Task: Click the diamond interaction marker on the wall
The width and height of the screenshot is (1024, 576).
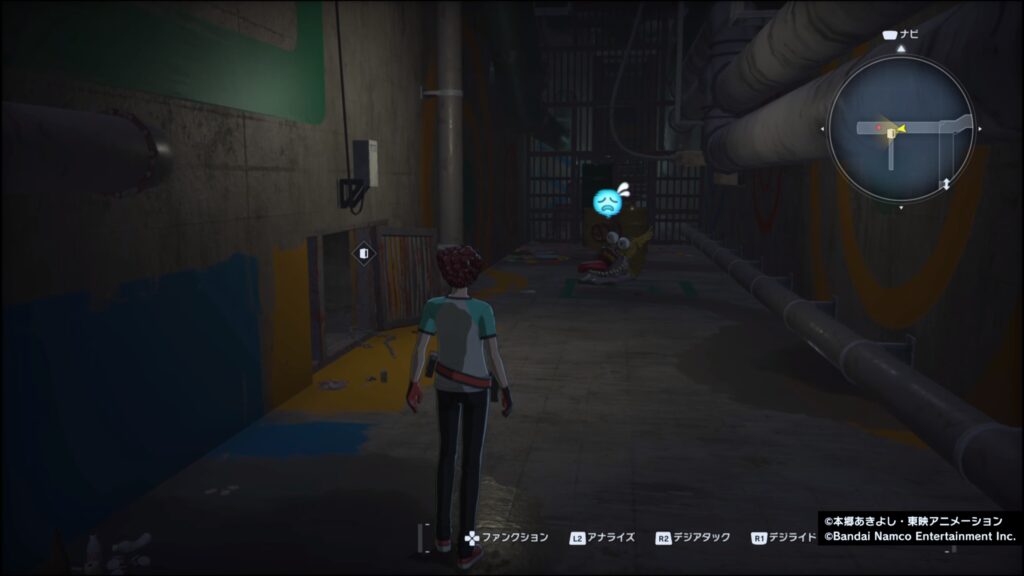Action: (x=364, y=254)
